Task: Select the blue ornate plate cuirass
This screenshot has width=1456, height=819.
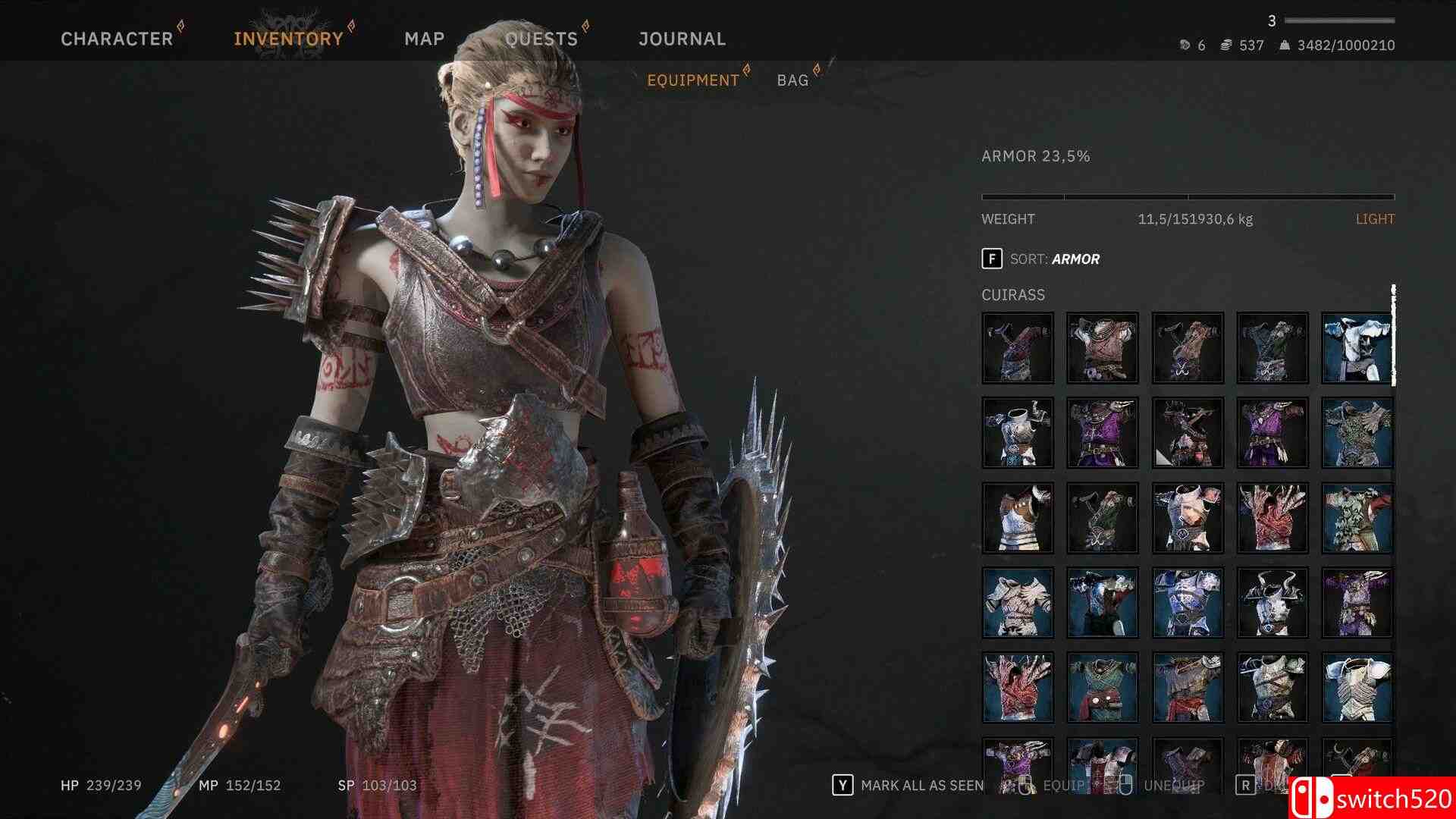Action: (x=1188, y=602)
